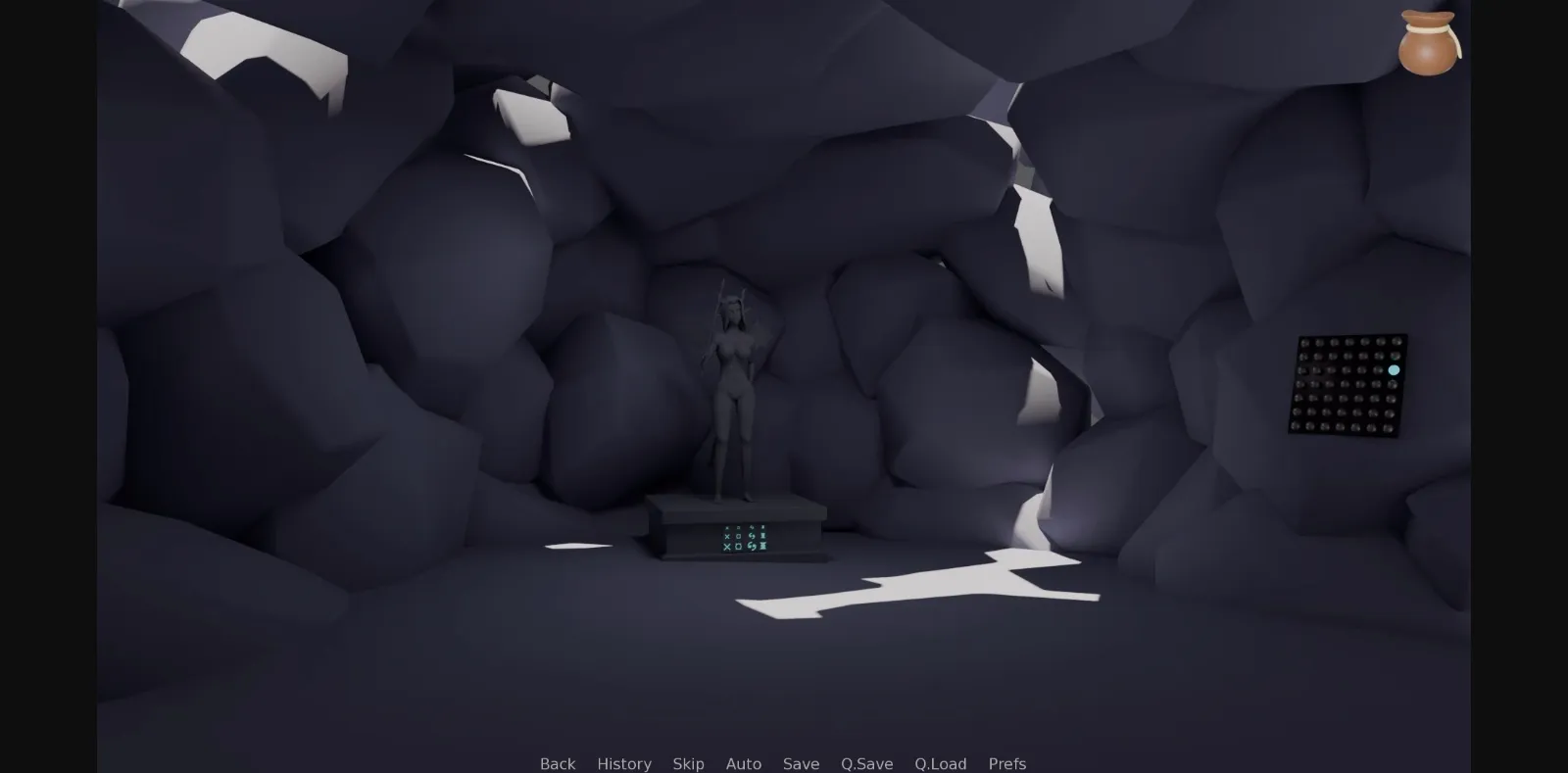
Task: Select the spiral symbol on the pedestal panel
Action: click(x=753, y=536)
